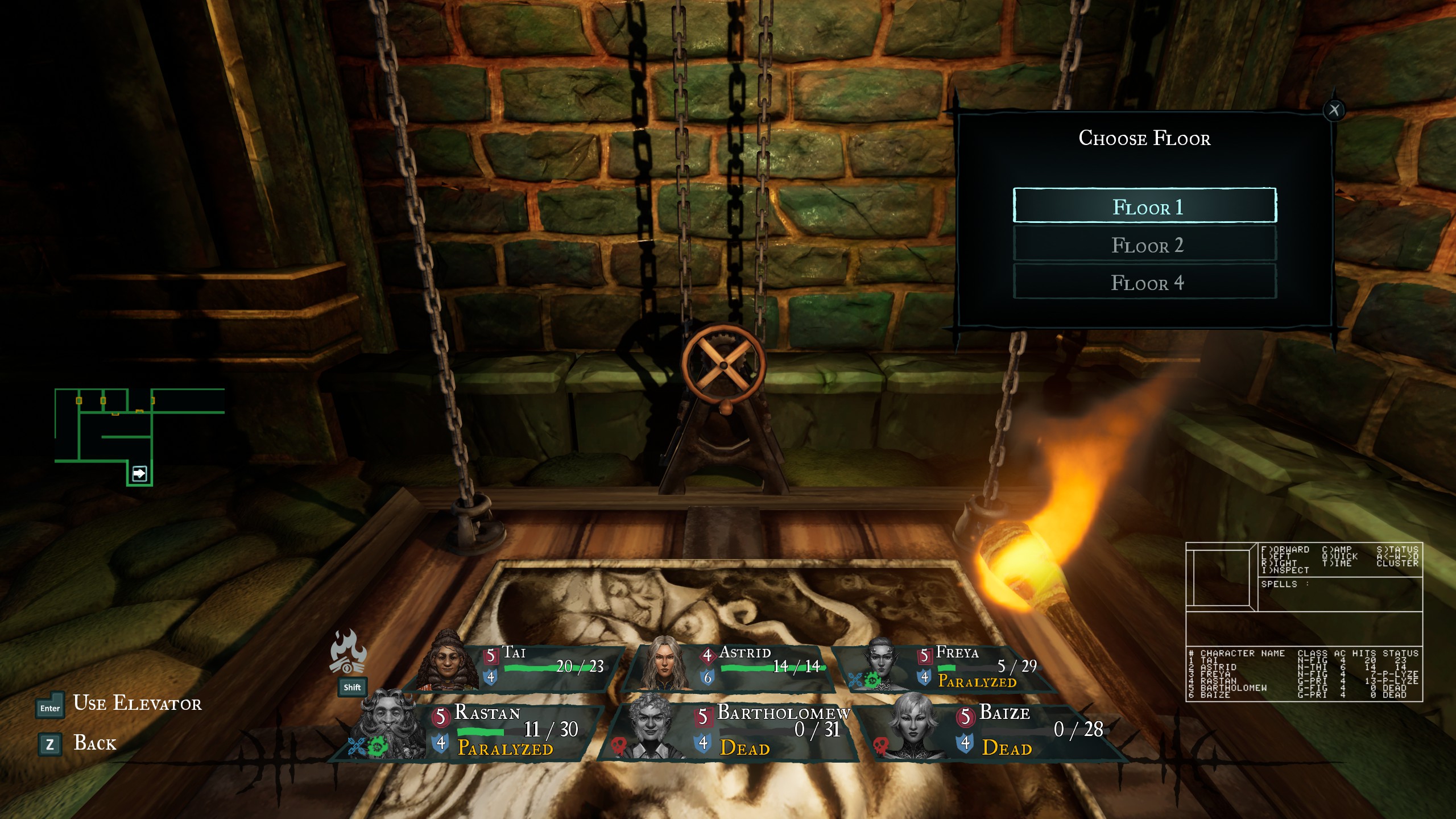Viewport: 1456px width, 819px height.
Task: Pick Floor 4 from the list
Action: click(x=1144, y=282)
